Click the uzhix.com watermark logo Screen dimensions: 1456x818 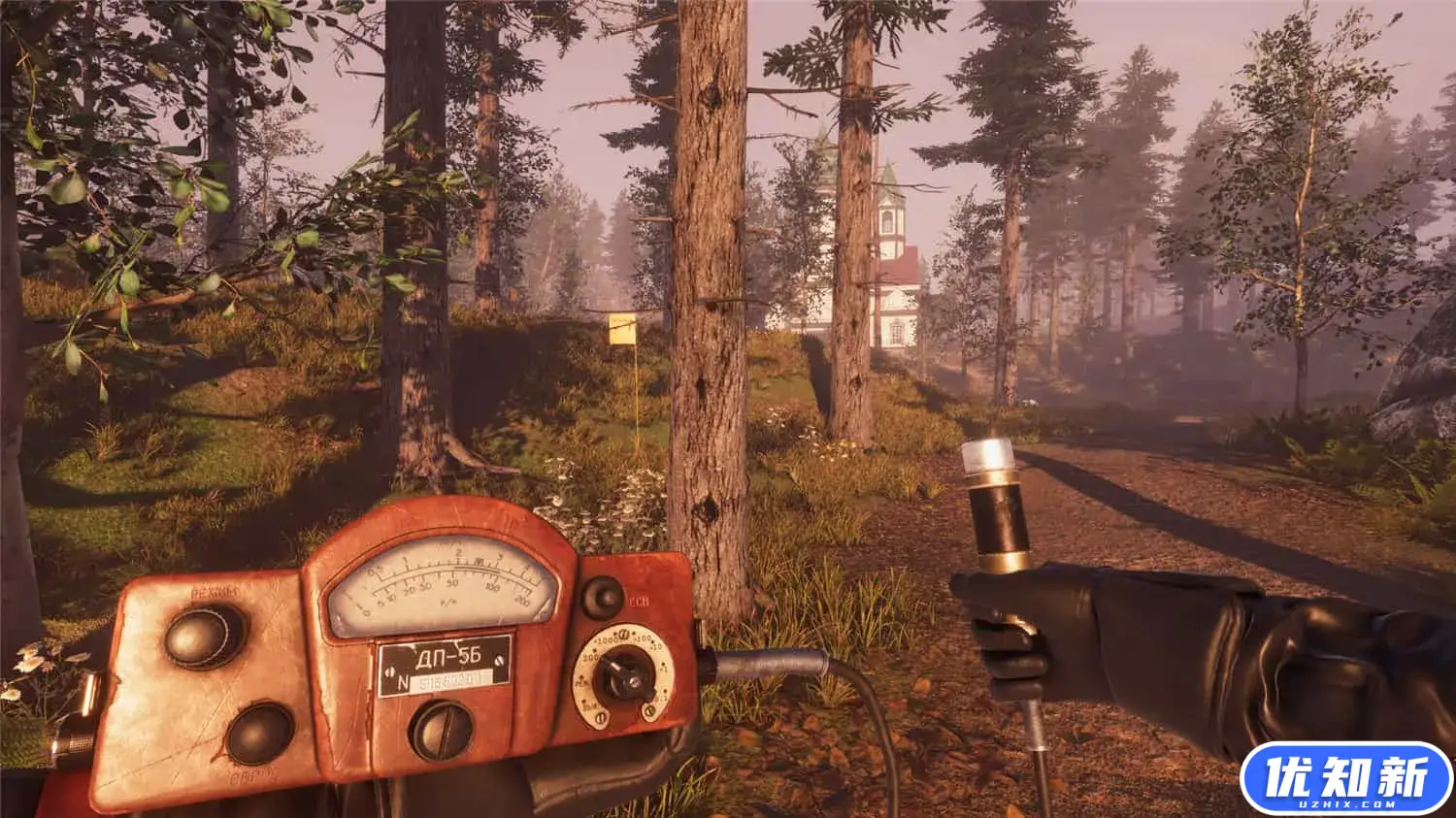click(x=1346, y=778)
